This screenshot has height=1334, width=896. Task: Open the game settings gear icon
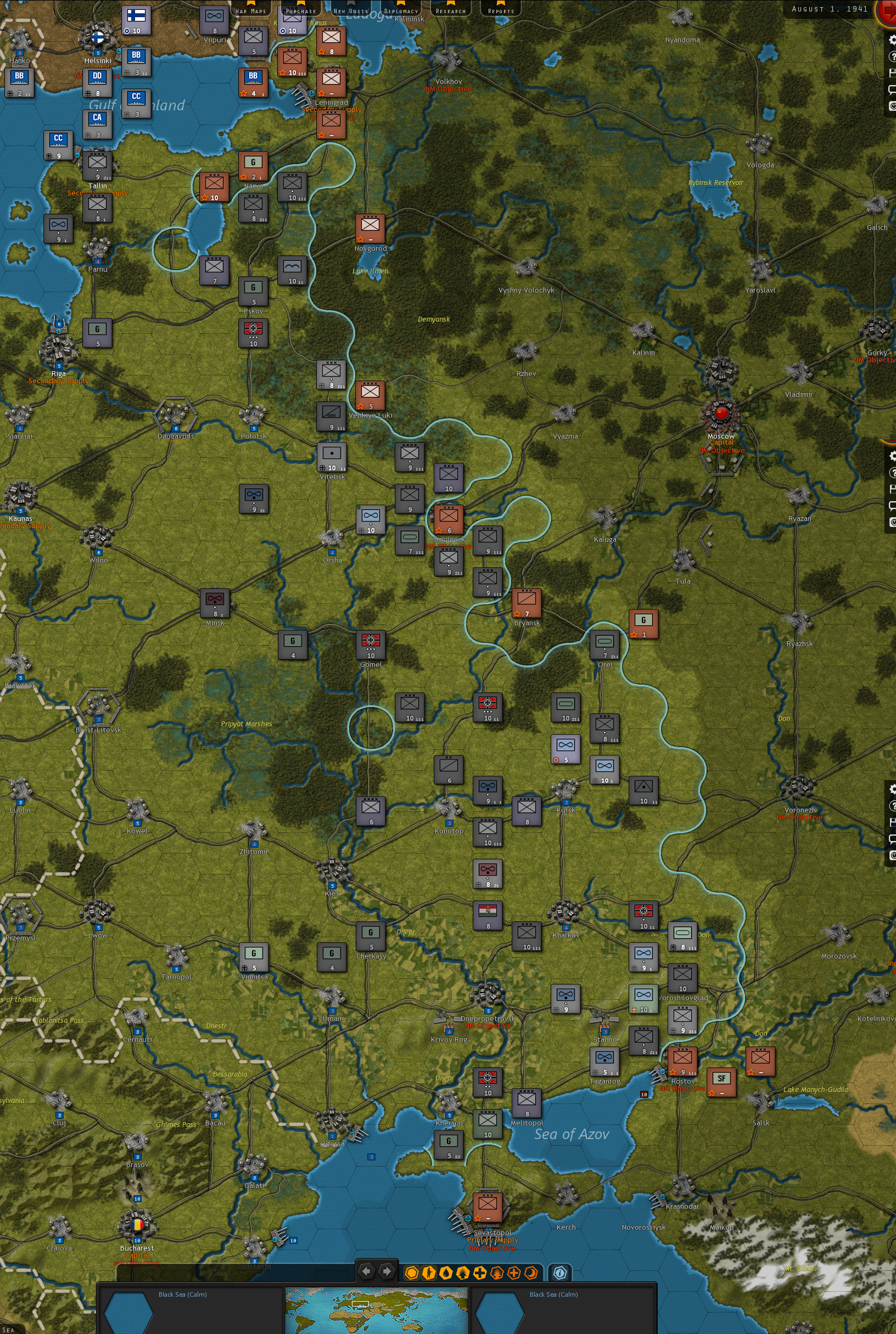click(892, 41)
